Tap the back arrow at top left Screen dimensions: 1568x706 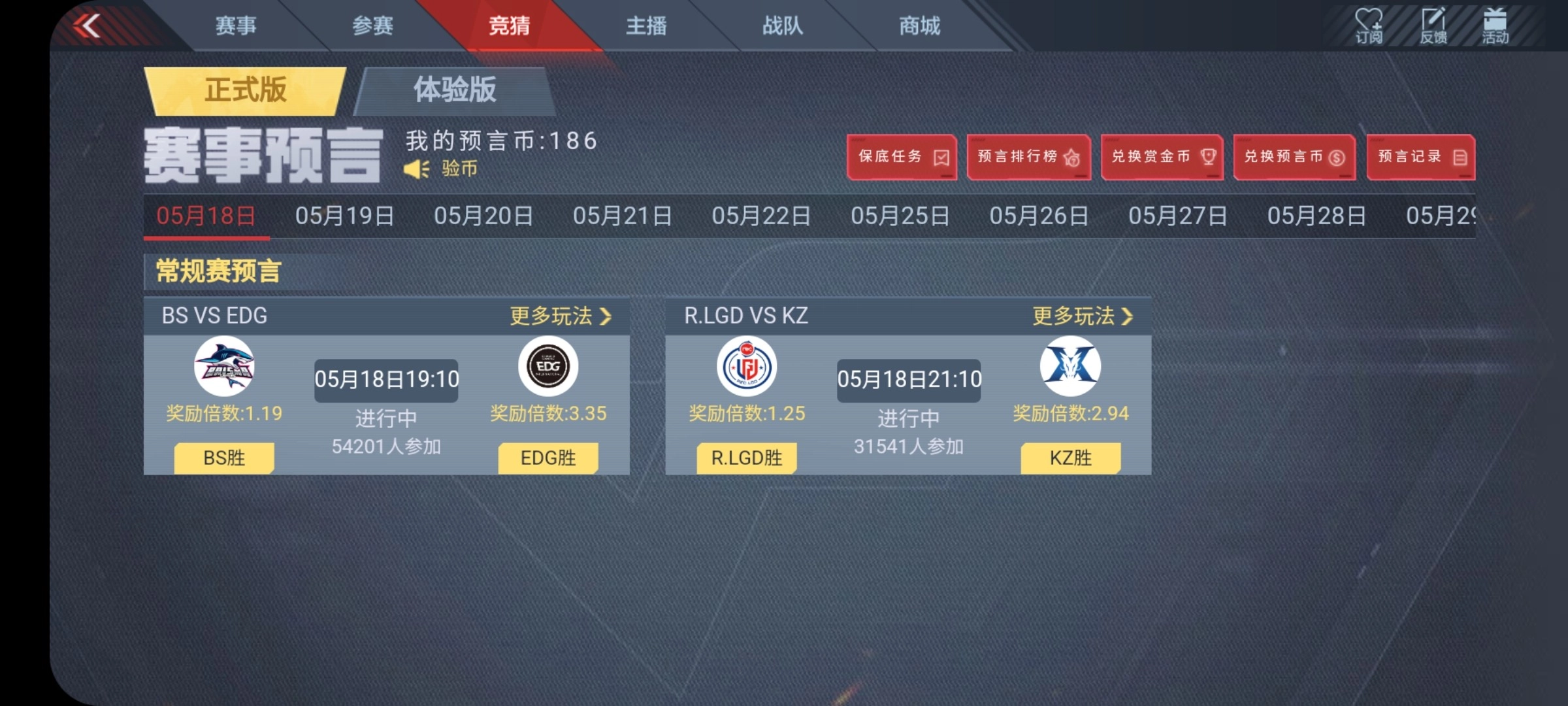(90, 27)
